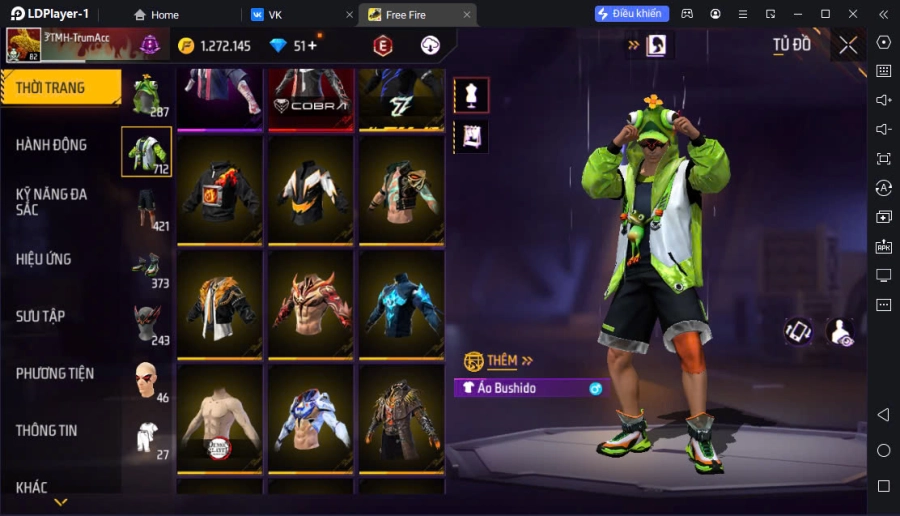Add diamonds with the plus button

(312, 46)
